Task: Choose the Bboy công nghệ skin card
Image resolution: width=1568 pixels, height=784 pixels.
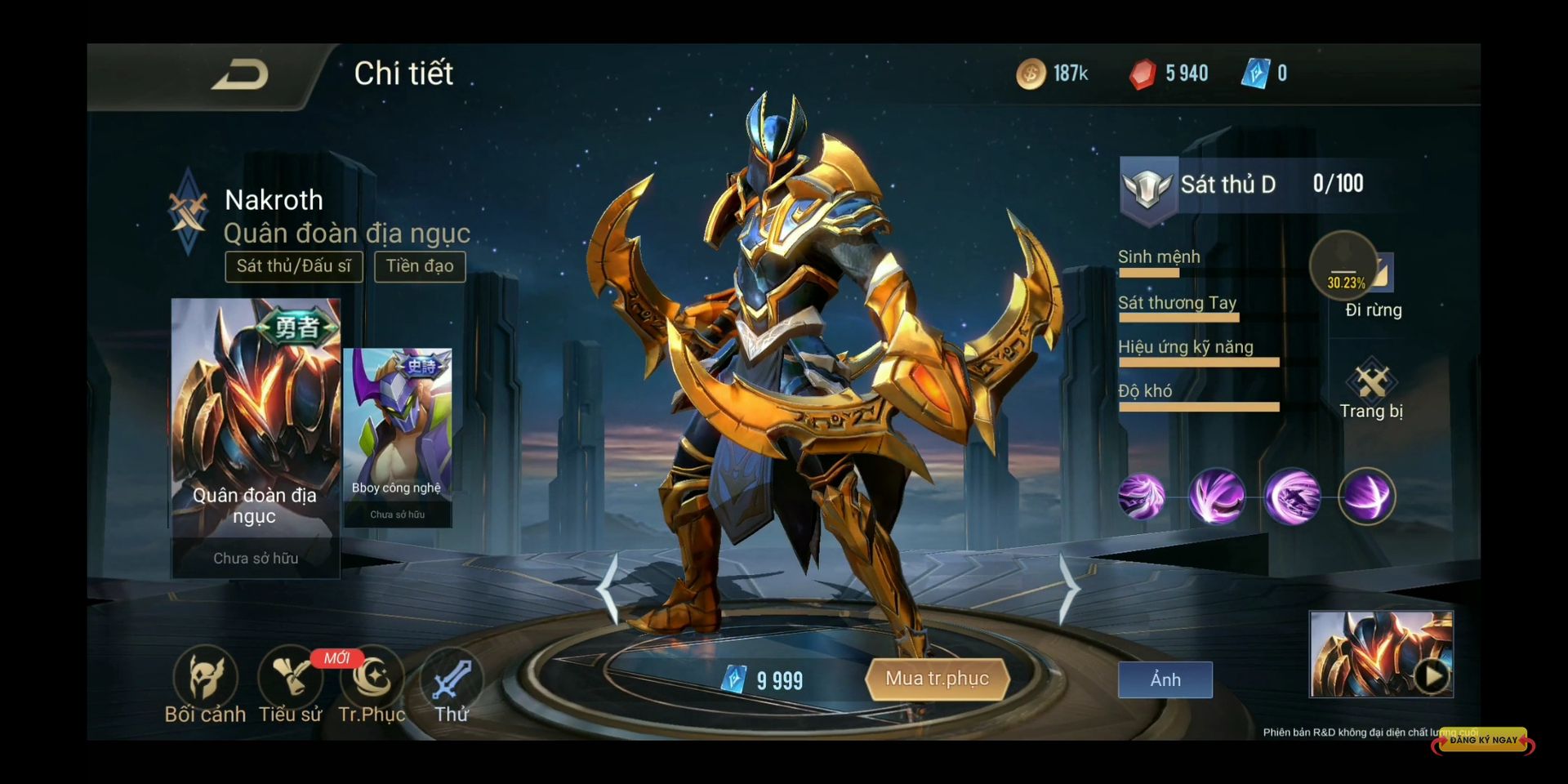Action: pyautogui.click(x=398, y=437)
